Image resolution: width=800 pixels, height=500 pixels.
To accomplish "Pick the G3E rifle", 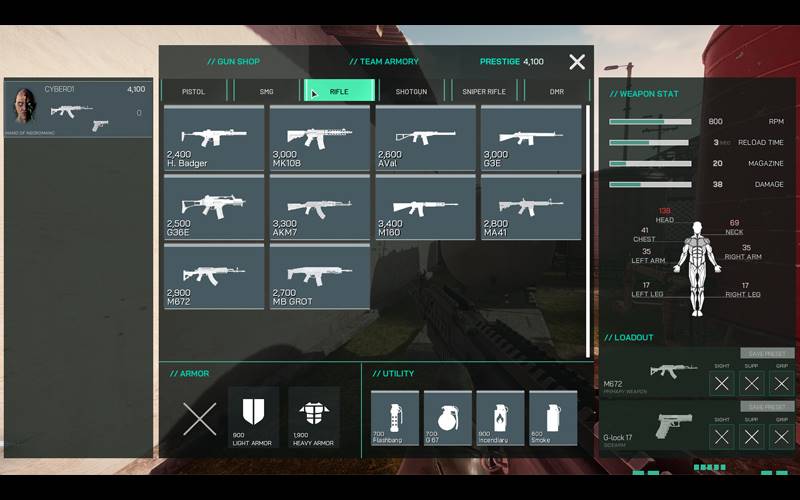I will [531, 138].
